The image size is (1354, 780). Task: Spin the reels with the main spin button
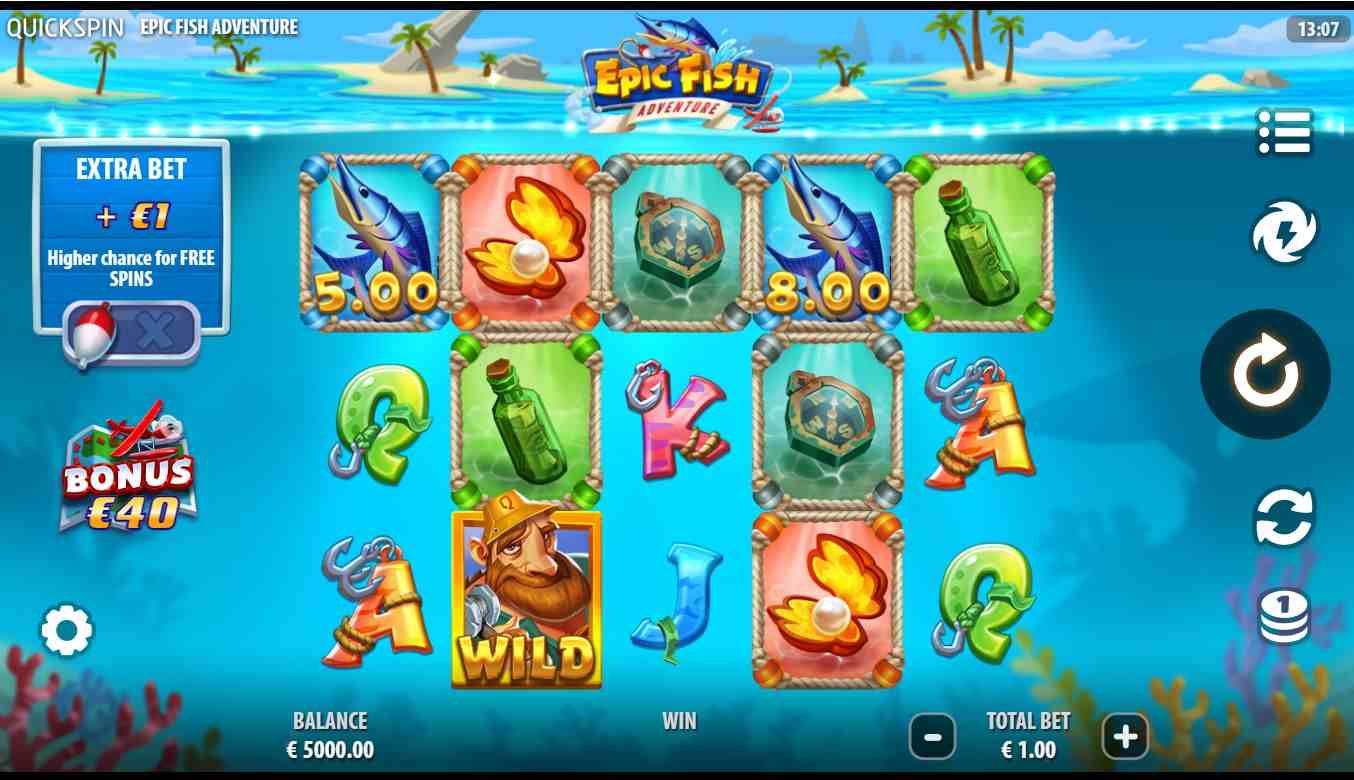[1265, 374]
